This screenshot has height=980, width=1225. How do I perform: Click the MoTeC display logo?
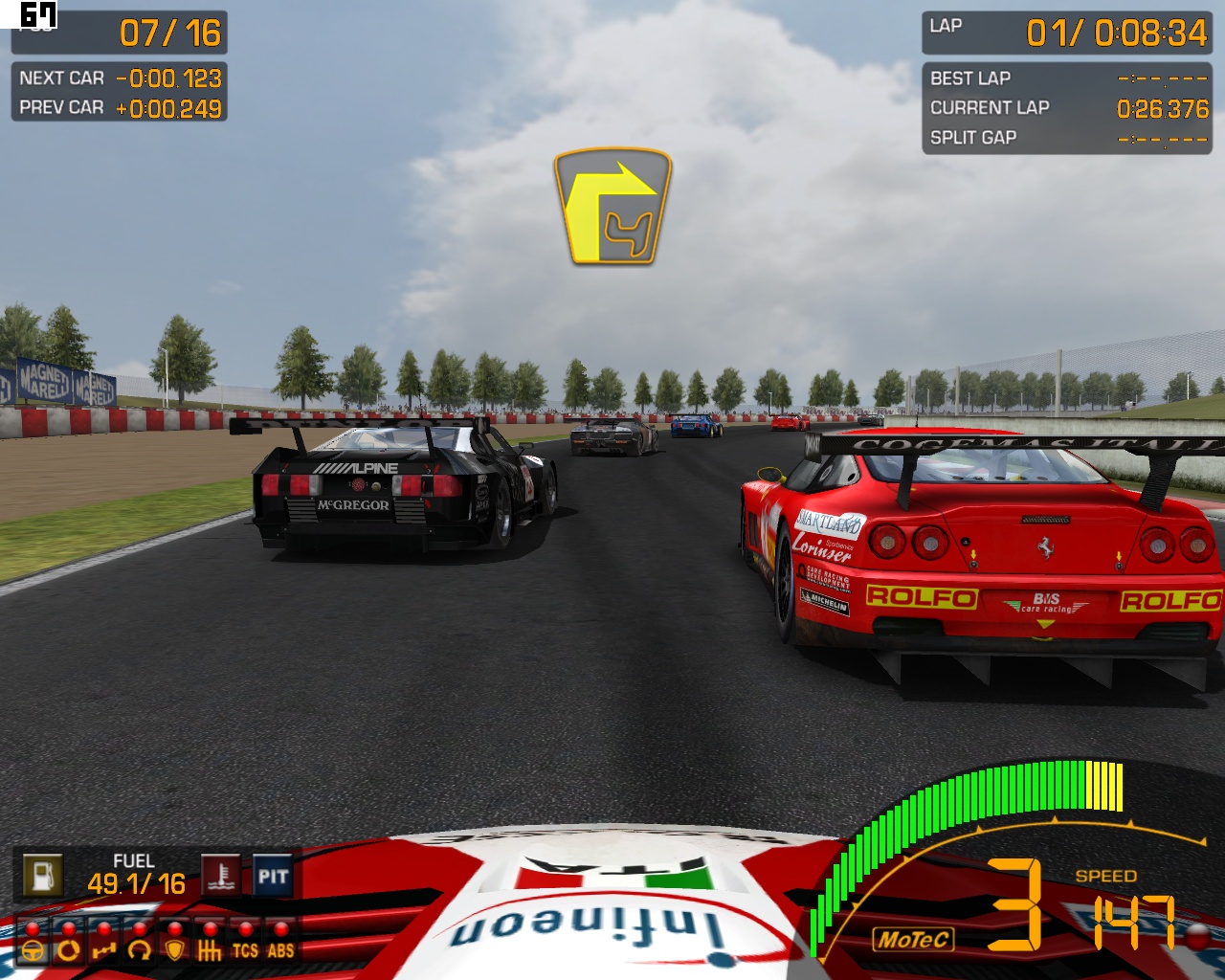914,940
